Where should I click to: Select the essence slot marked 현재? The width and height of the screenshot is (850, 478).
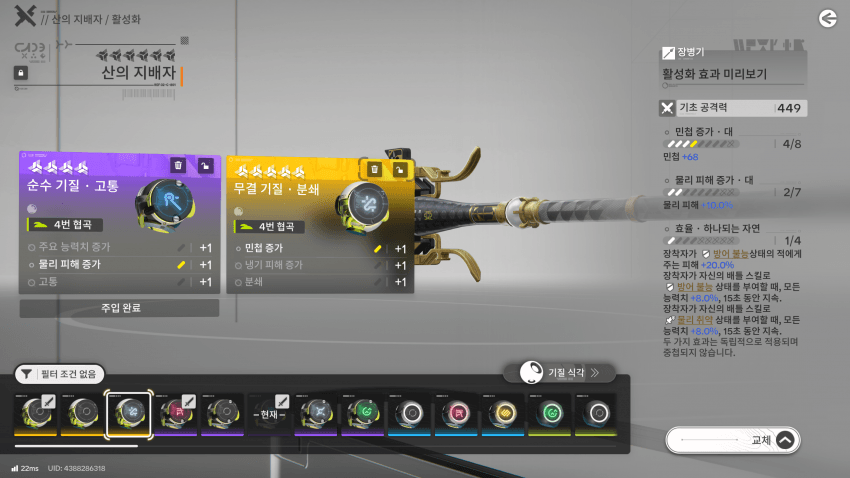point(269,414)
